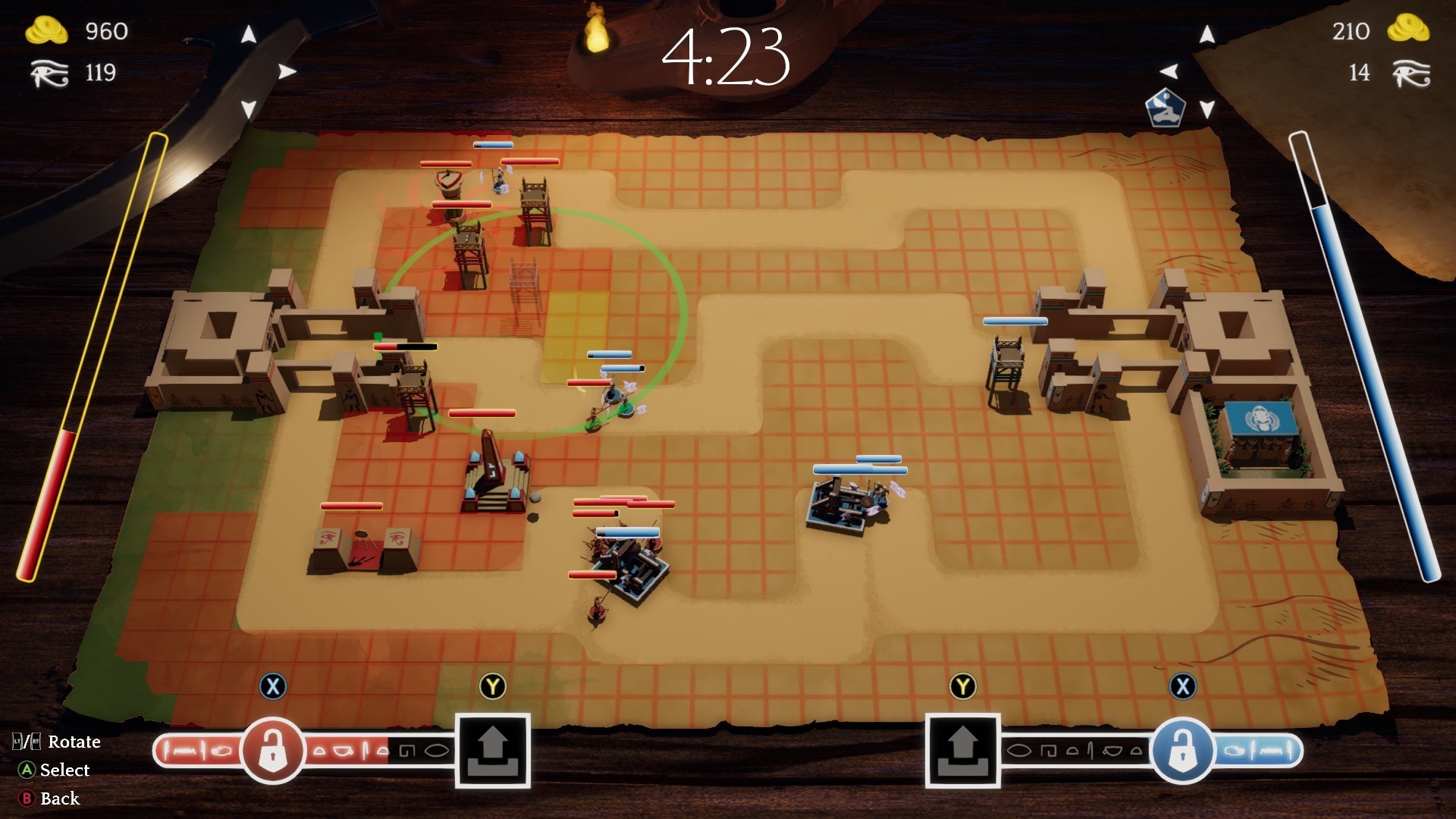1456x819 pixels.
Task: Click the right-pointing arrow near the 119 counter
Action: click(286, 72)
